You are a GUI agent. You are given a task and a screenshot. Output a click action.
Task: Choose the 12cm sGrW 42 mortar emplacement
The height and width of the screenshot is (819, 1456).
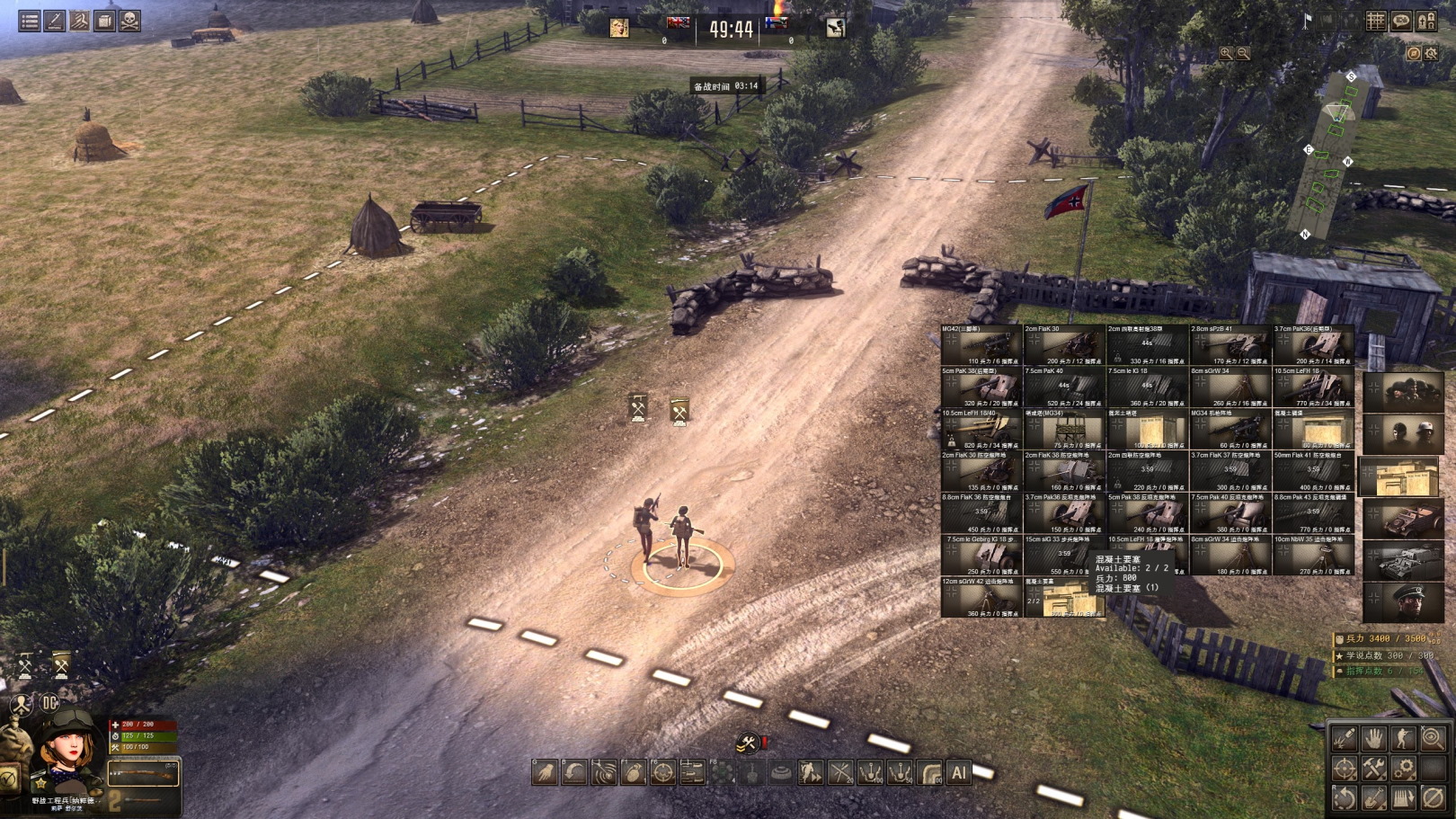pyautogui.click(x=981, y=597)
